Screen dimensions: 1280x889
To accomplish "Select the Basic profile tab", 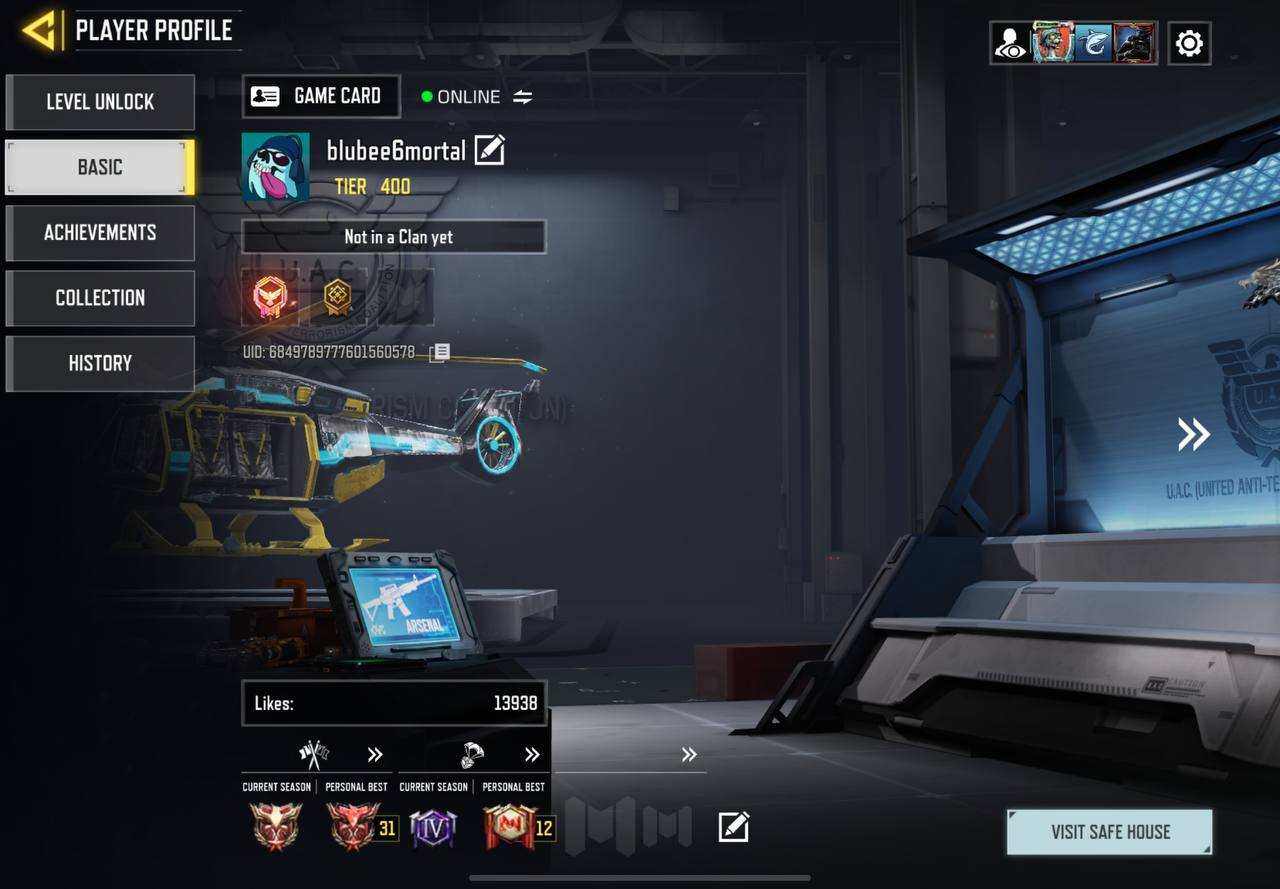I will coord(100,167).
